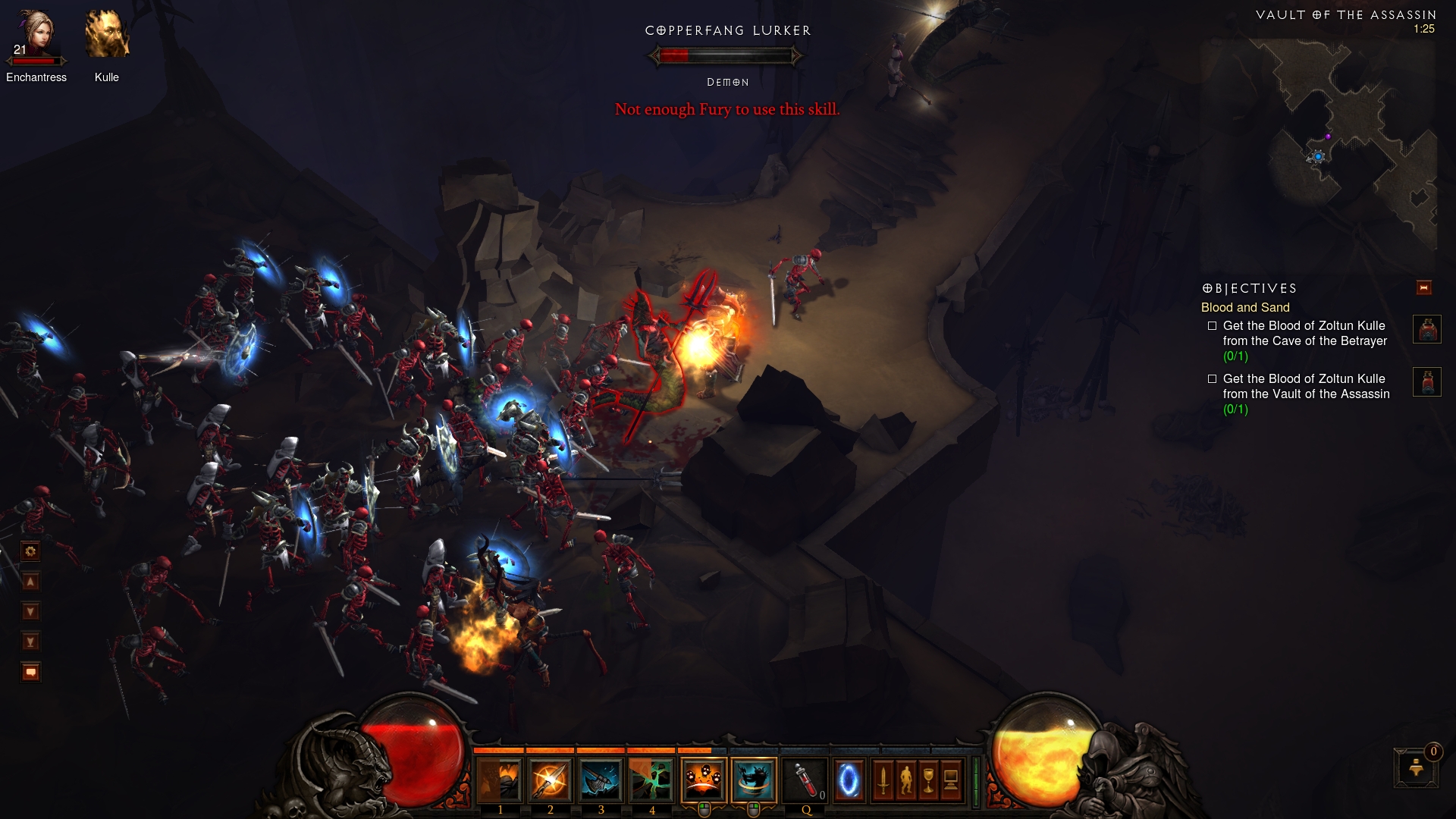1456x819 pixels.
Task: Open the sword menu button
Action: click(x=883, y=780)
